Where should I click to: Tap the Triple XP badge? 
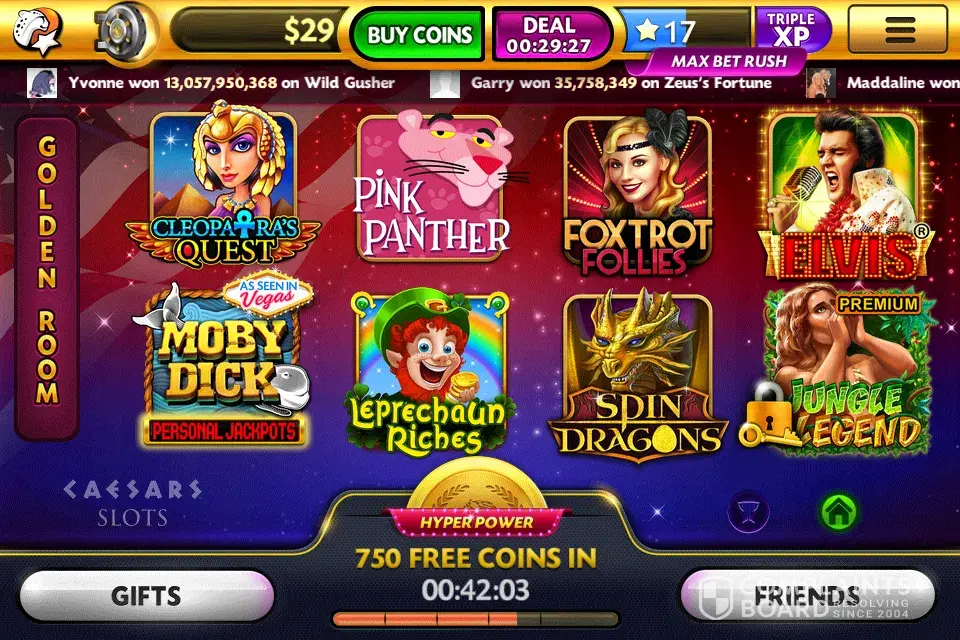pos(791,30)
